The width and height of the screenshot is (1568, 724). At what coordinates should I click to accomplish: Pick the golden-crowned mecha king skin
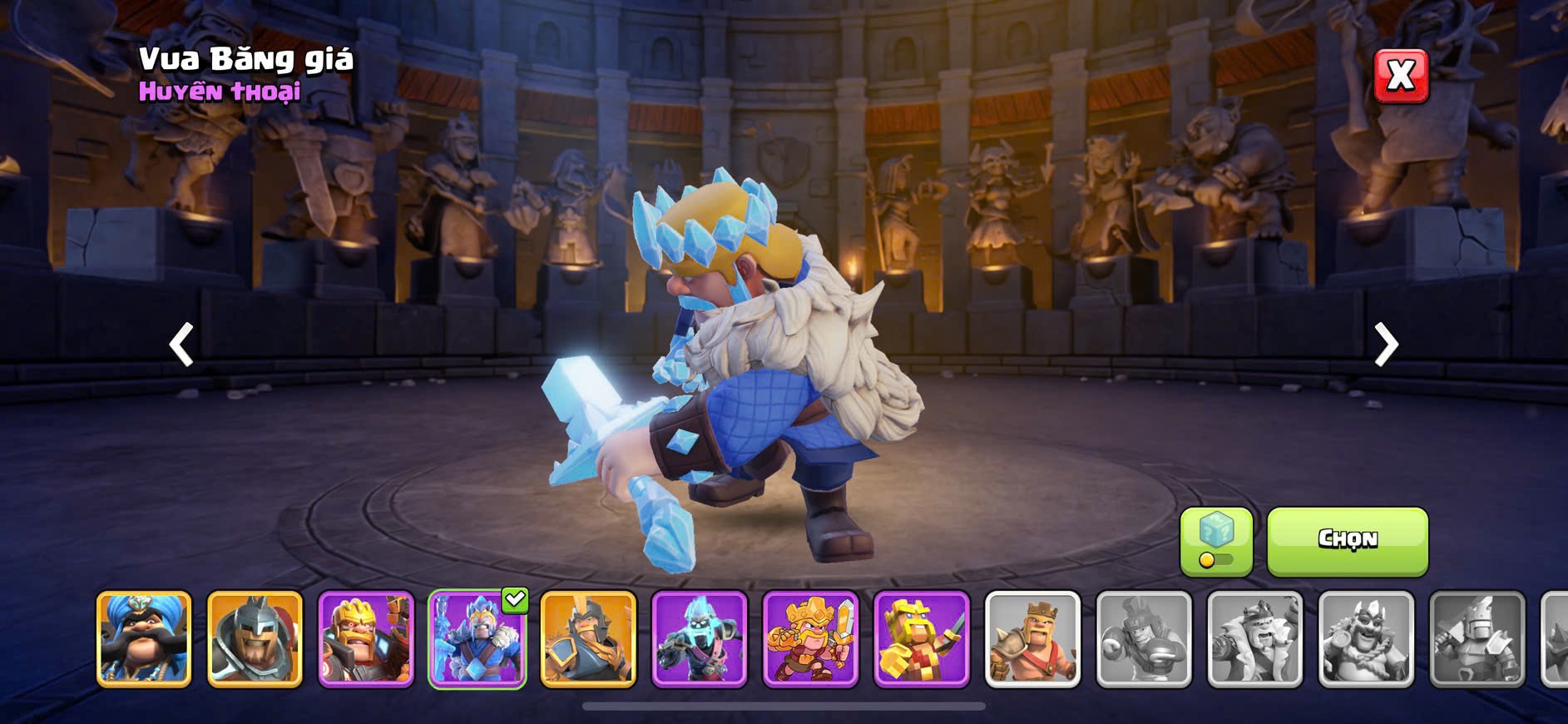tap(366, 639)
